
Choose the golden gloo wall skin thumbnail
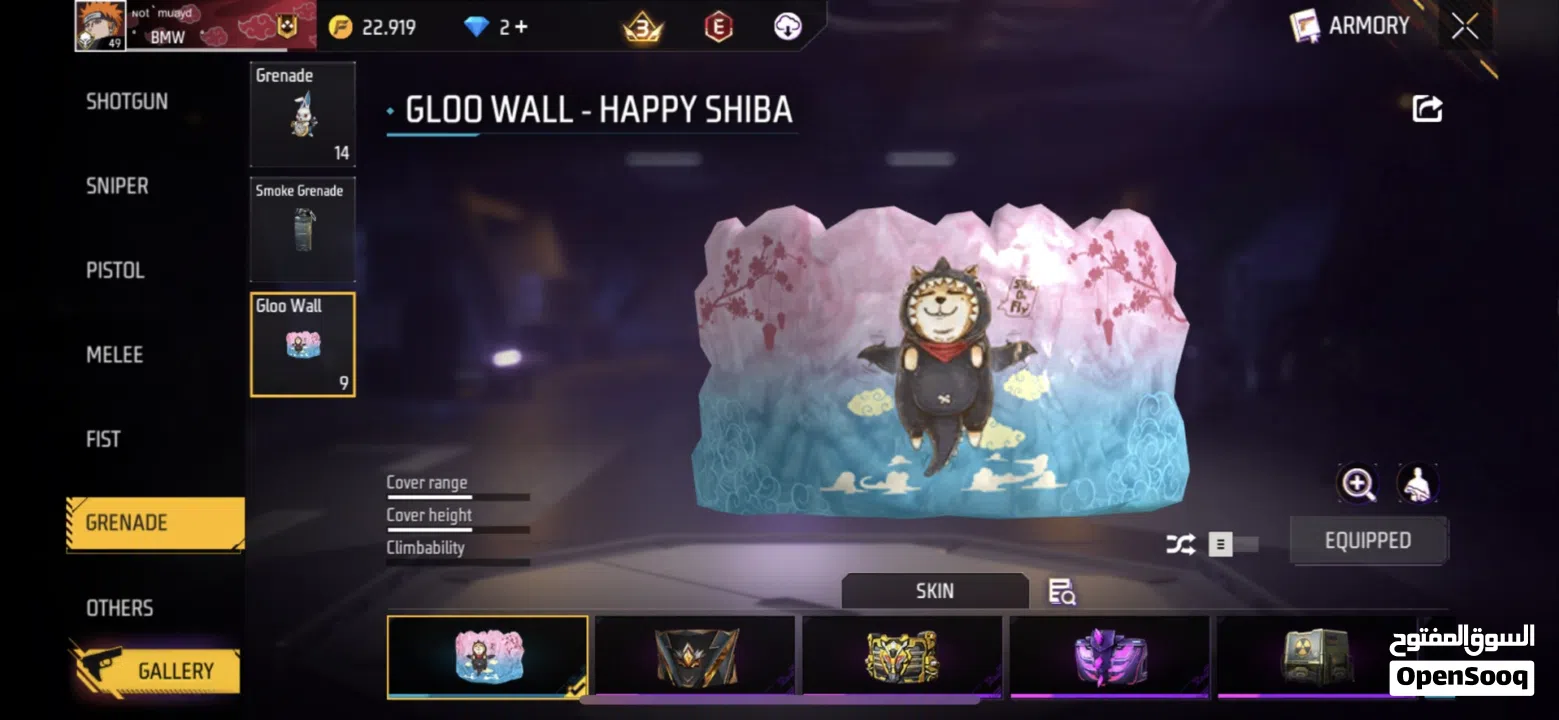pos(902,657)
